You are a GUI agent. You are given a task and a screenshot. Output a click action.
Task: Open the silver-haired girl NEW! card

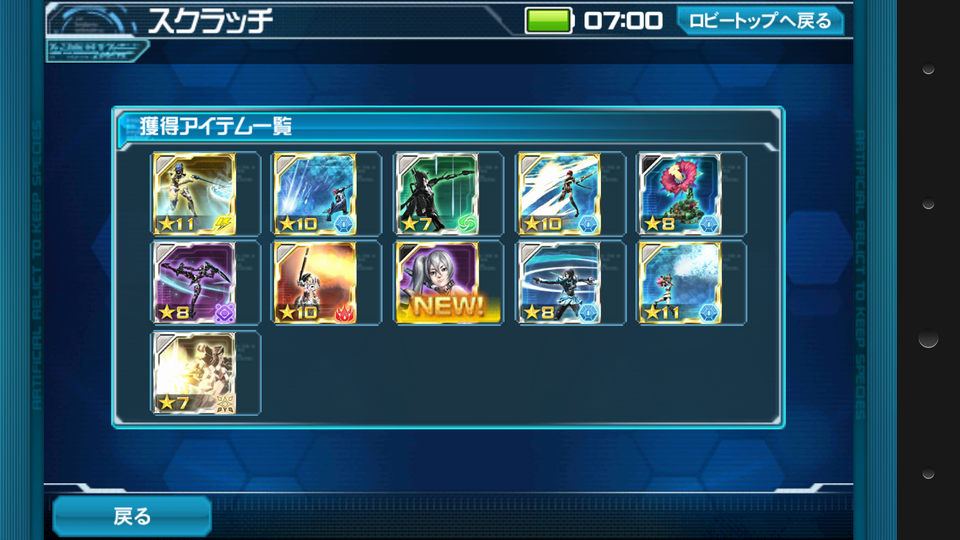[x=437, y=283]
